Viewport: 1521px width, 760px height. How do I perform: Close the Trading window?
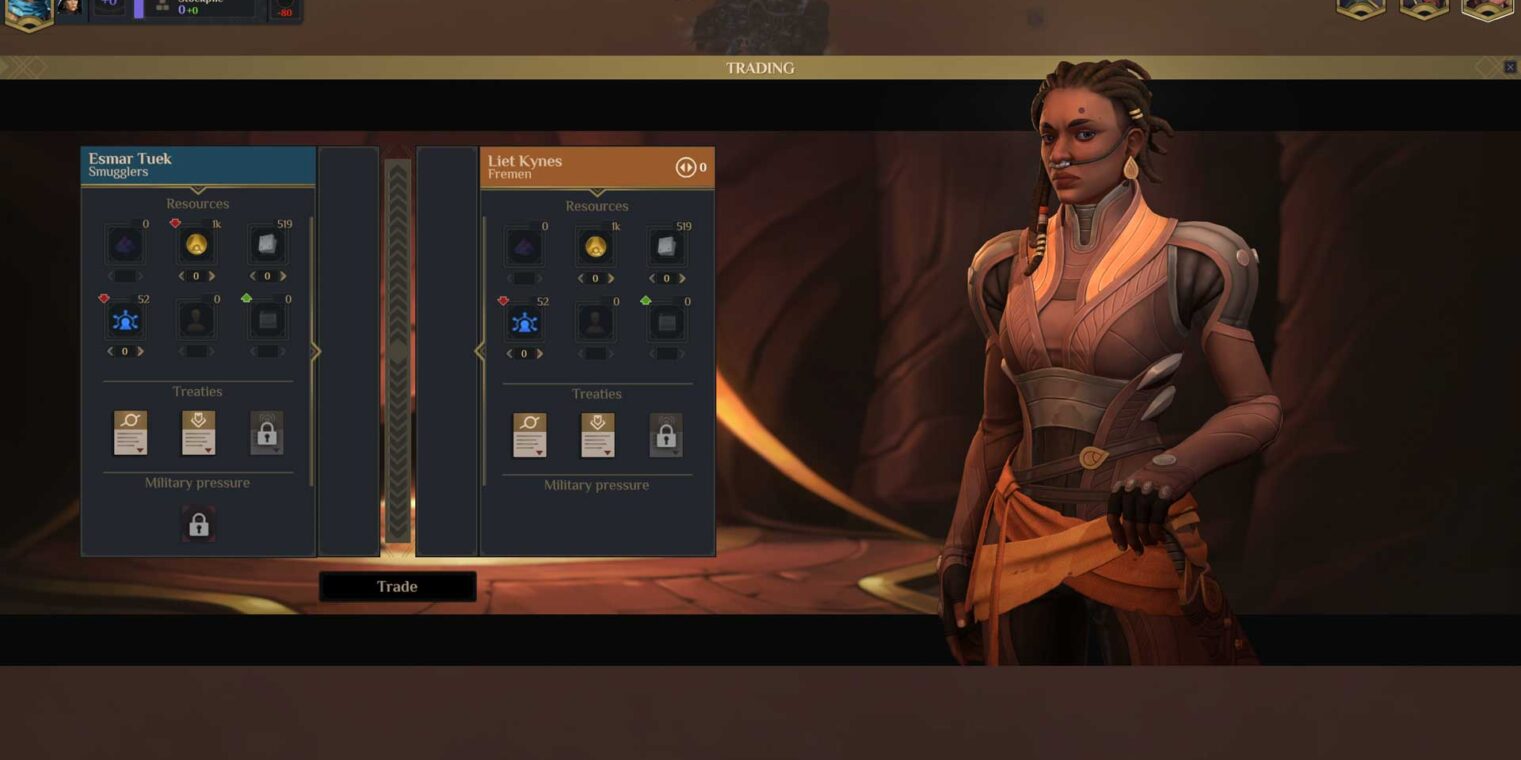pyautogui.click(x=1510, y=67)
